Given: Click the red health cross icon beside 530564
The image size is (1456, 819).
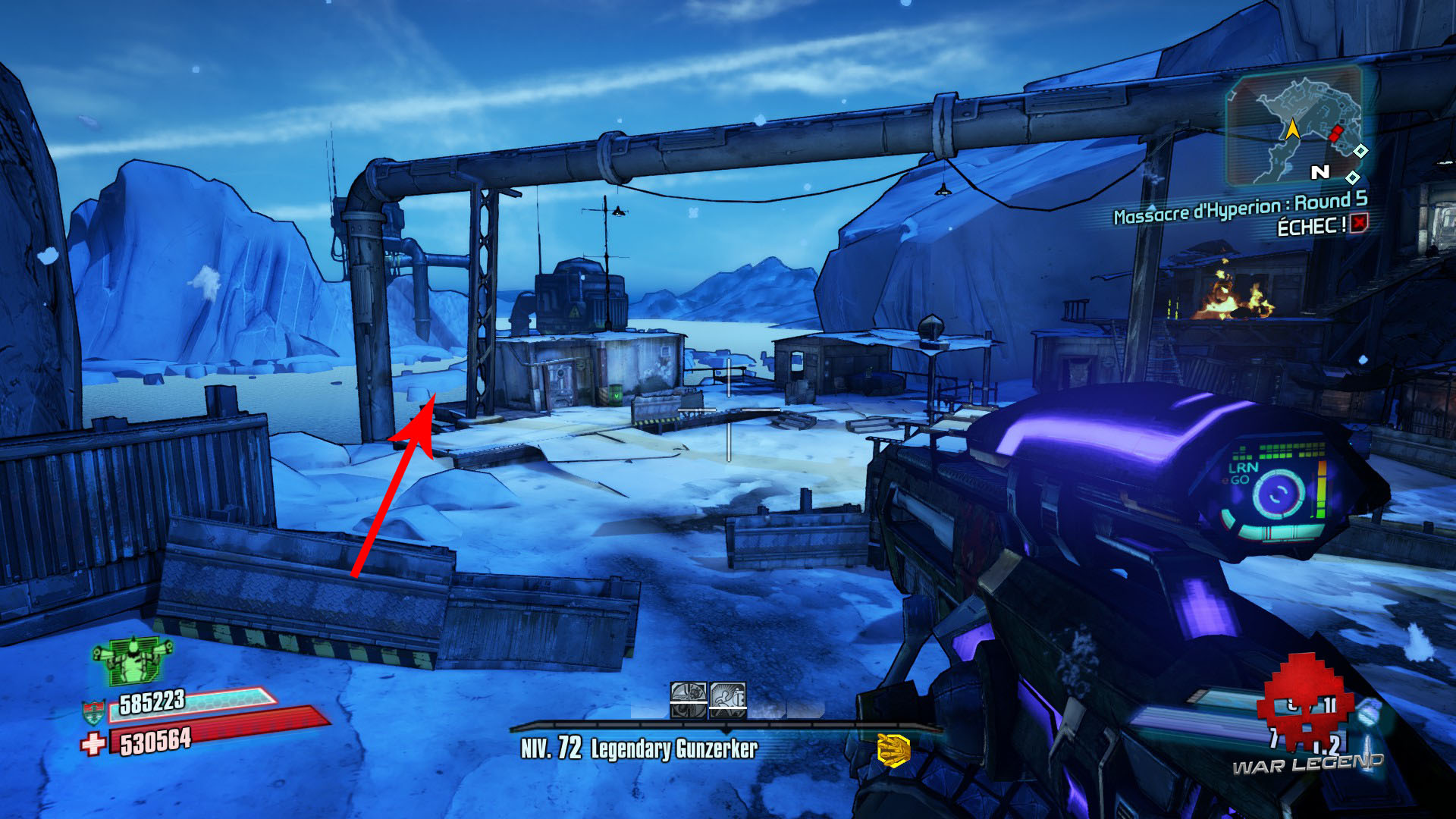Looking at the screenshot, I should coord(94,743).
